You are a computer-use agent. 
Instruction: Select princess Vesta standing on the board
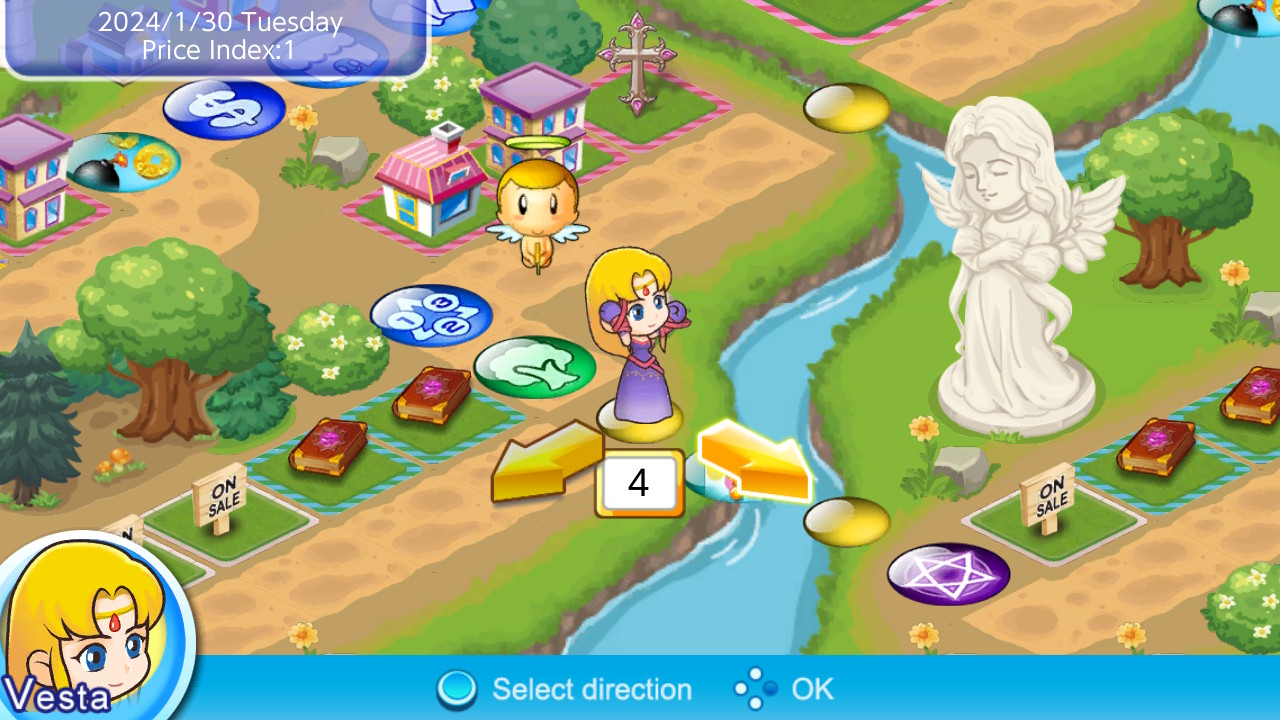tap(640, 340)
